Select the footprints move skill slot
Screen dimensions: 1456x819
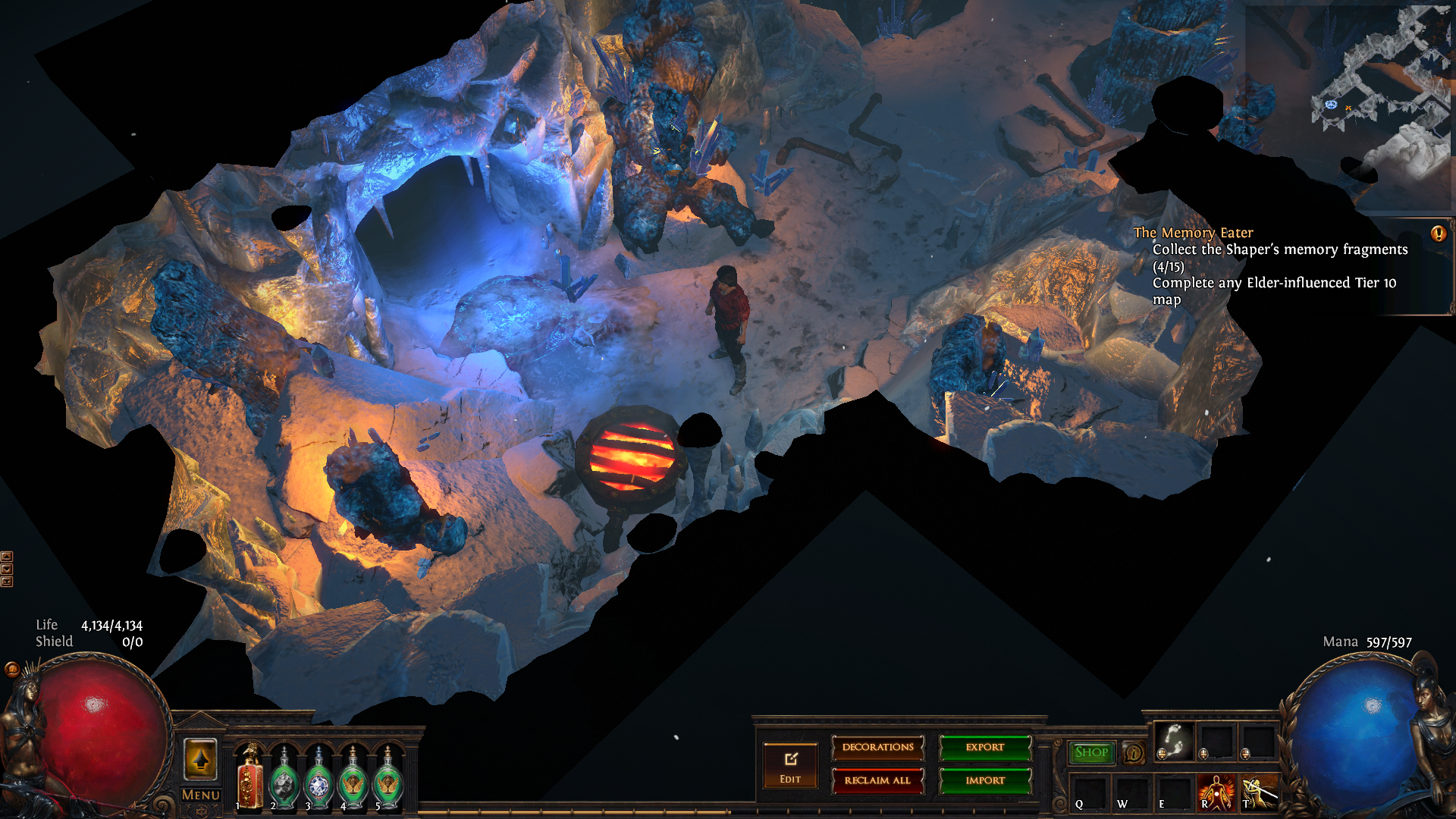pyautogui.click(x=1174, y=740)
